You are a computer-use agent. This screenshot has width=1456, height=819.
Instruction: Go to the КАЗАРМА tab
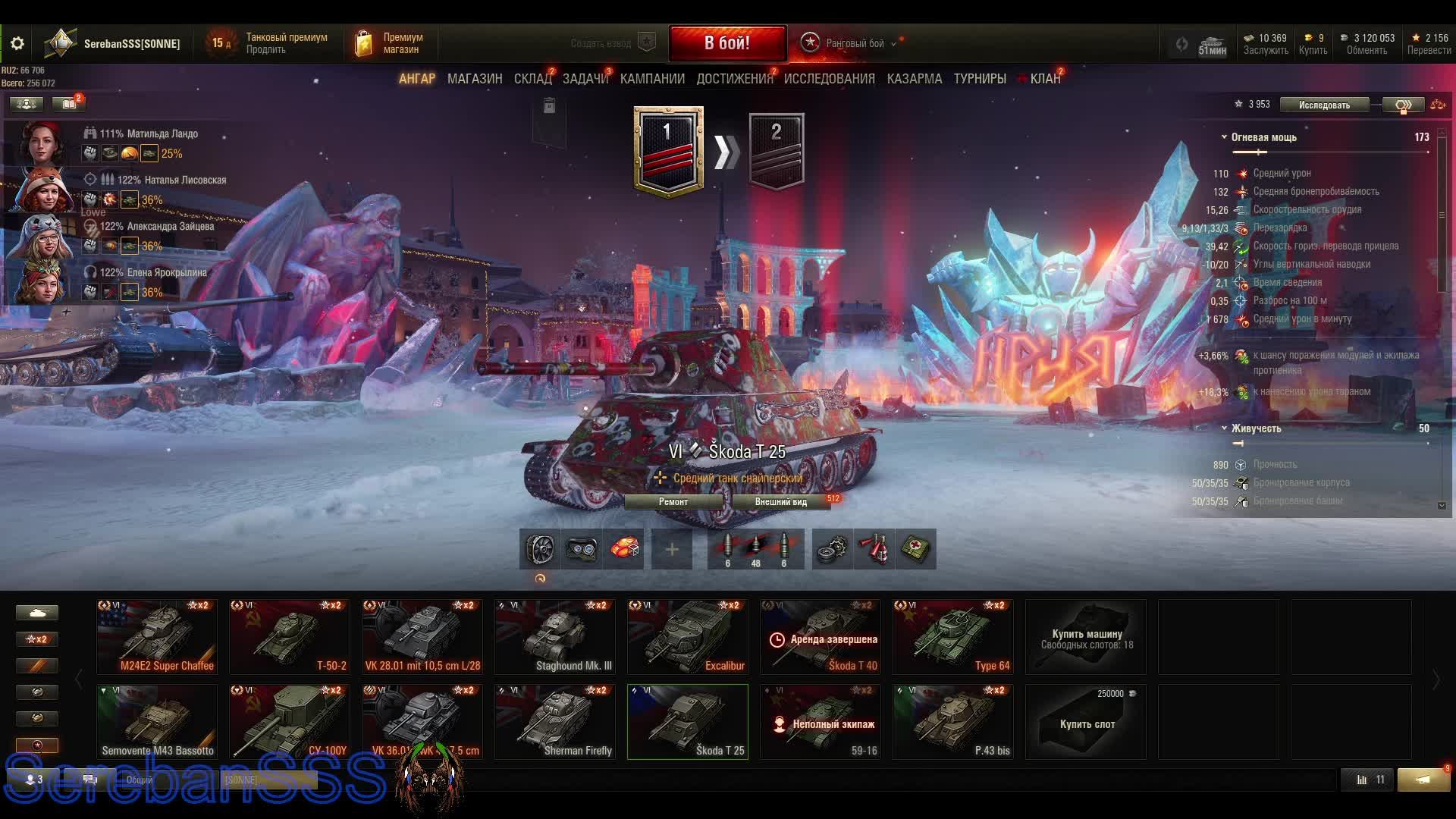[x=914, y=79]
